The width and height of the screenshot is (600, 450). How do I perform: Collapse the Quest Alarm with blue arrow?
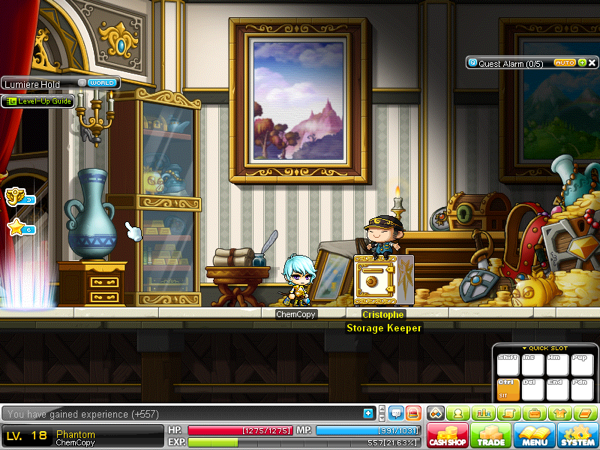pos(471,62)
